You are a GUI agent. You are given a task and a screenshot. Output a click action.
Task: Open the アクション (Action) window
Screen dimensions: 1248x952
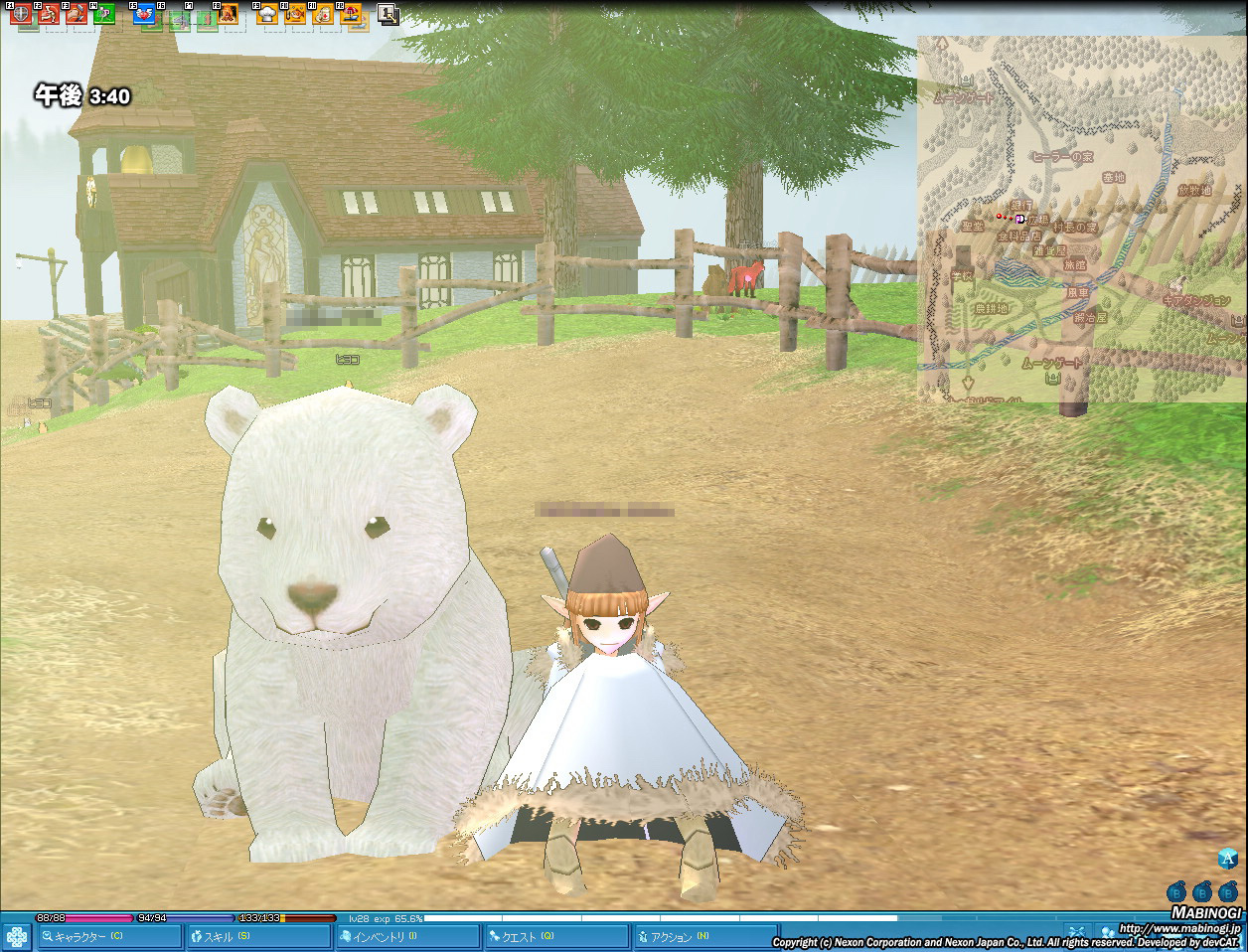703,936
